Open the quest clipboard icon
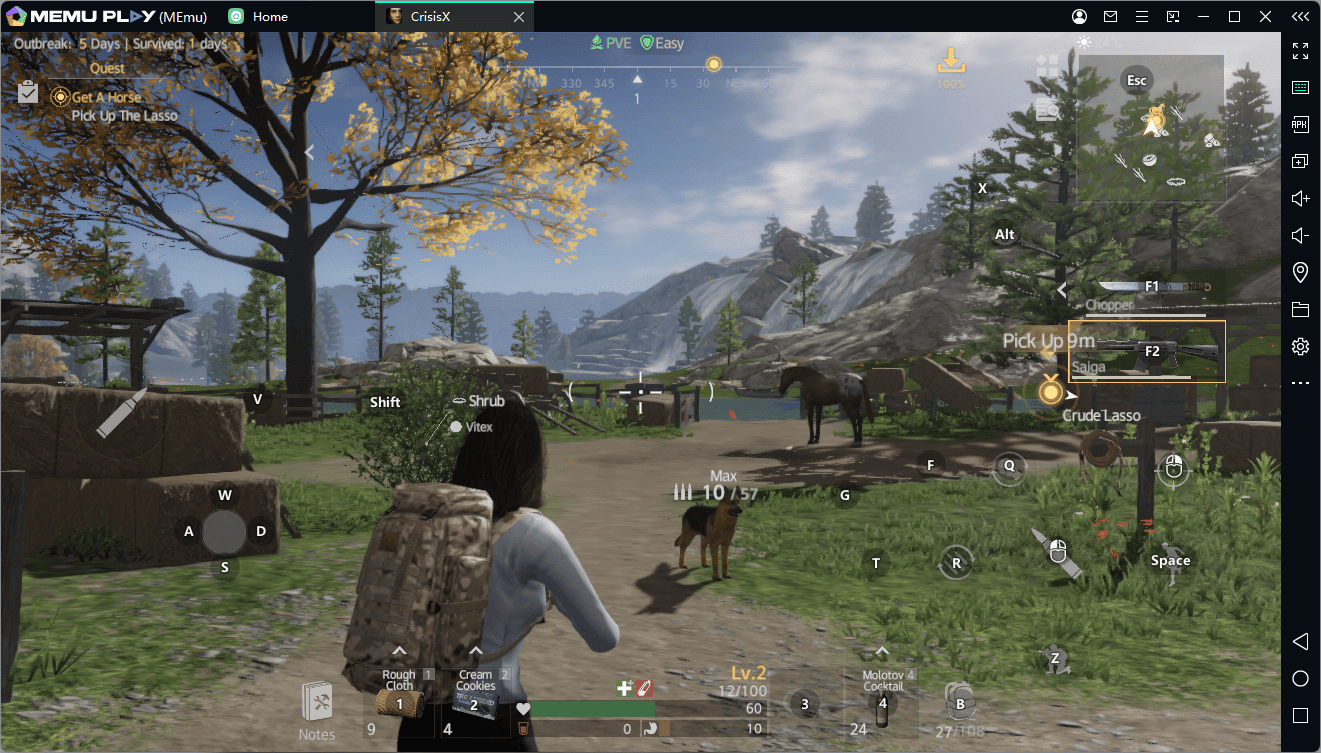The image size is (1321, 753). (x=28, y=93)
